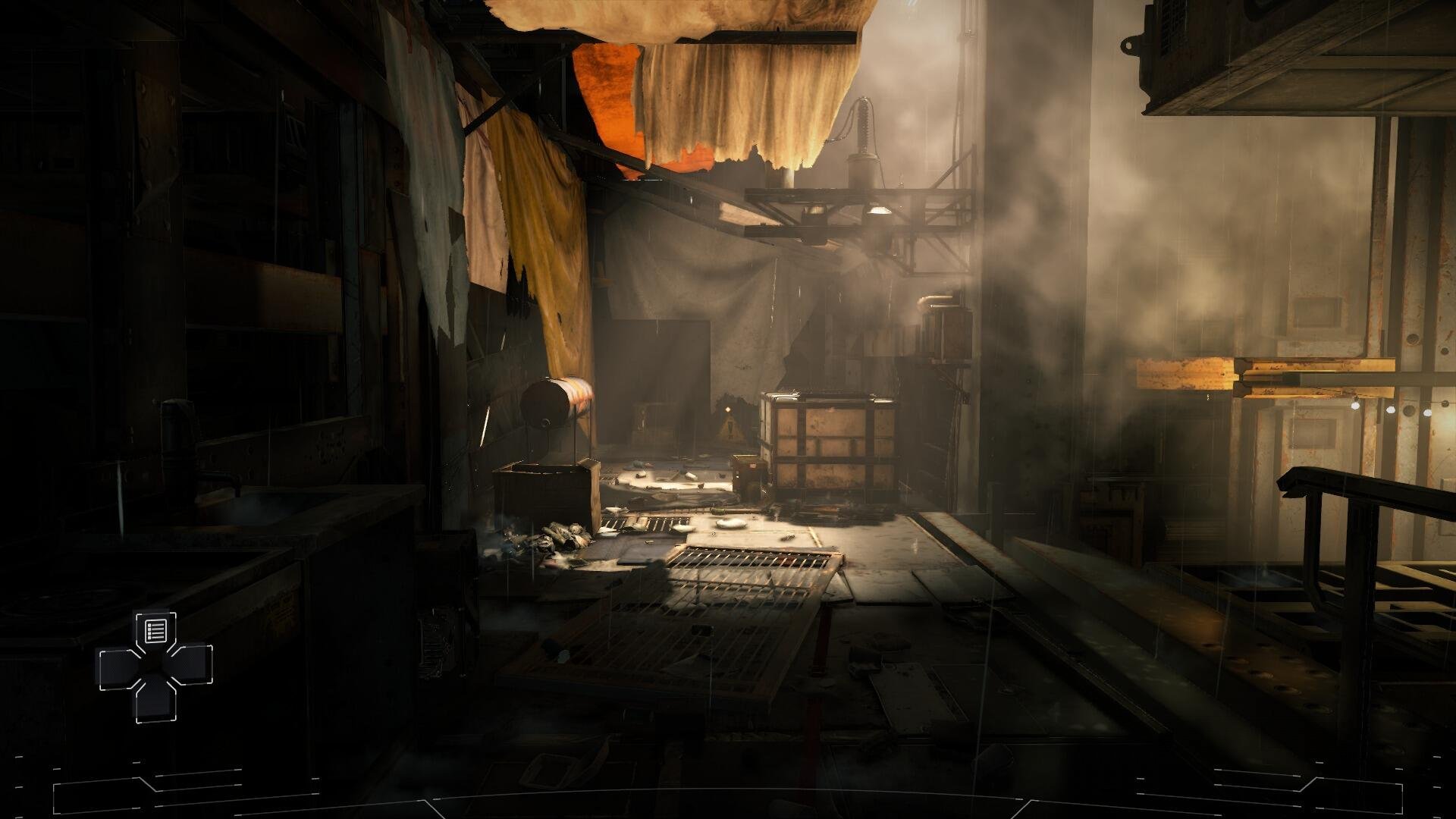Click the center of the D-pad HUD widget

[156, 667]
